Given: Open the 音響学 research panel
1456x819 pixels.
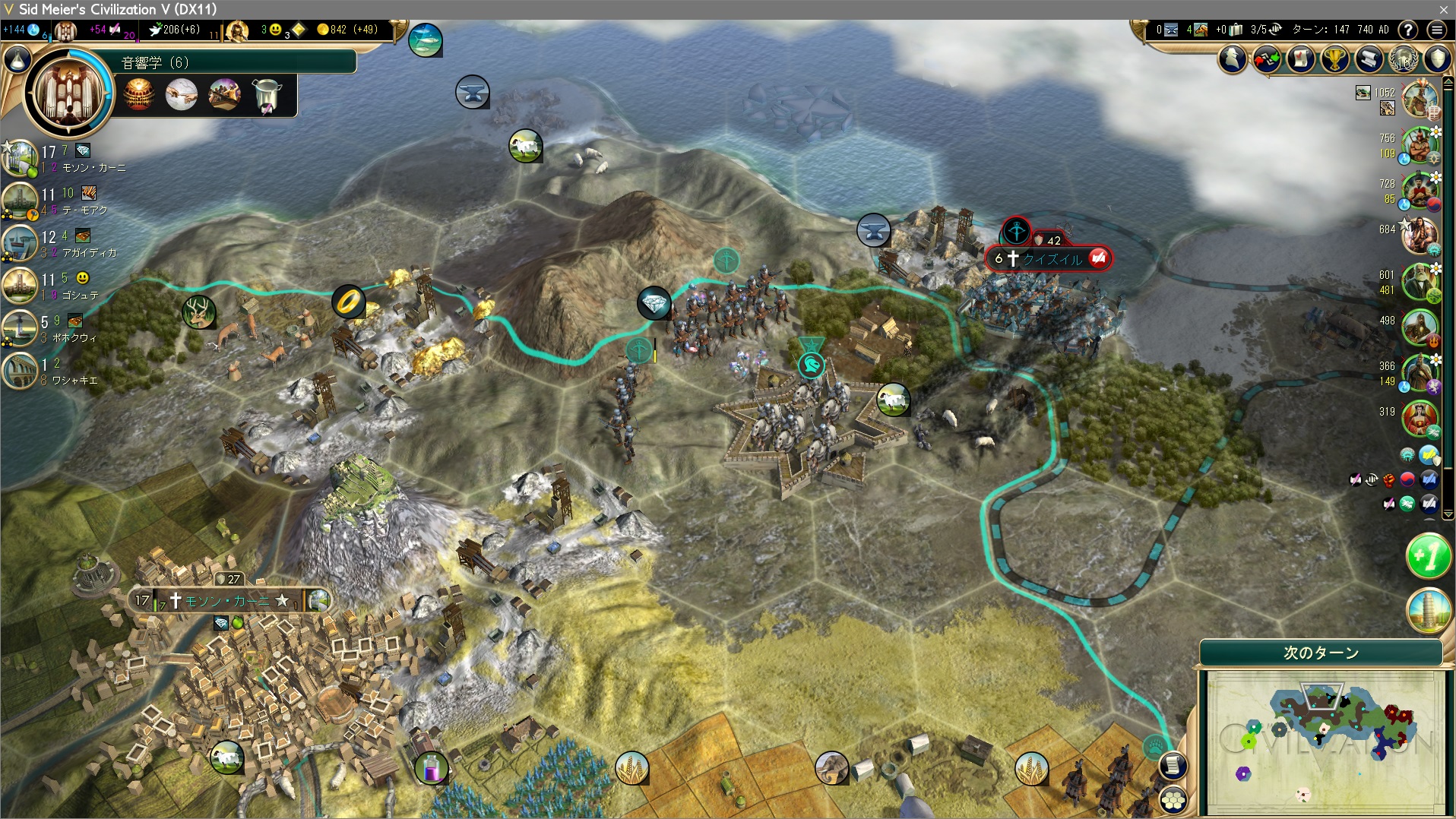Looking at the screenshot, I should 237,62.
